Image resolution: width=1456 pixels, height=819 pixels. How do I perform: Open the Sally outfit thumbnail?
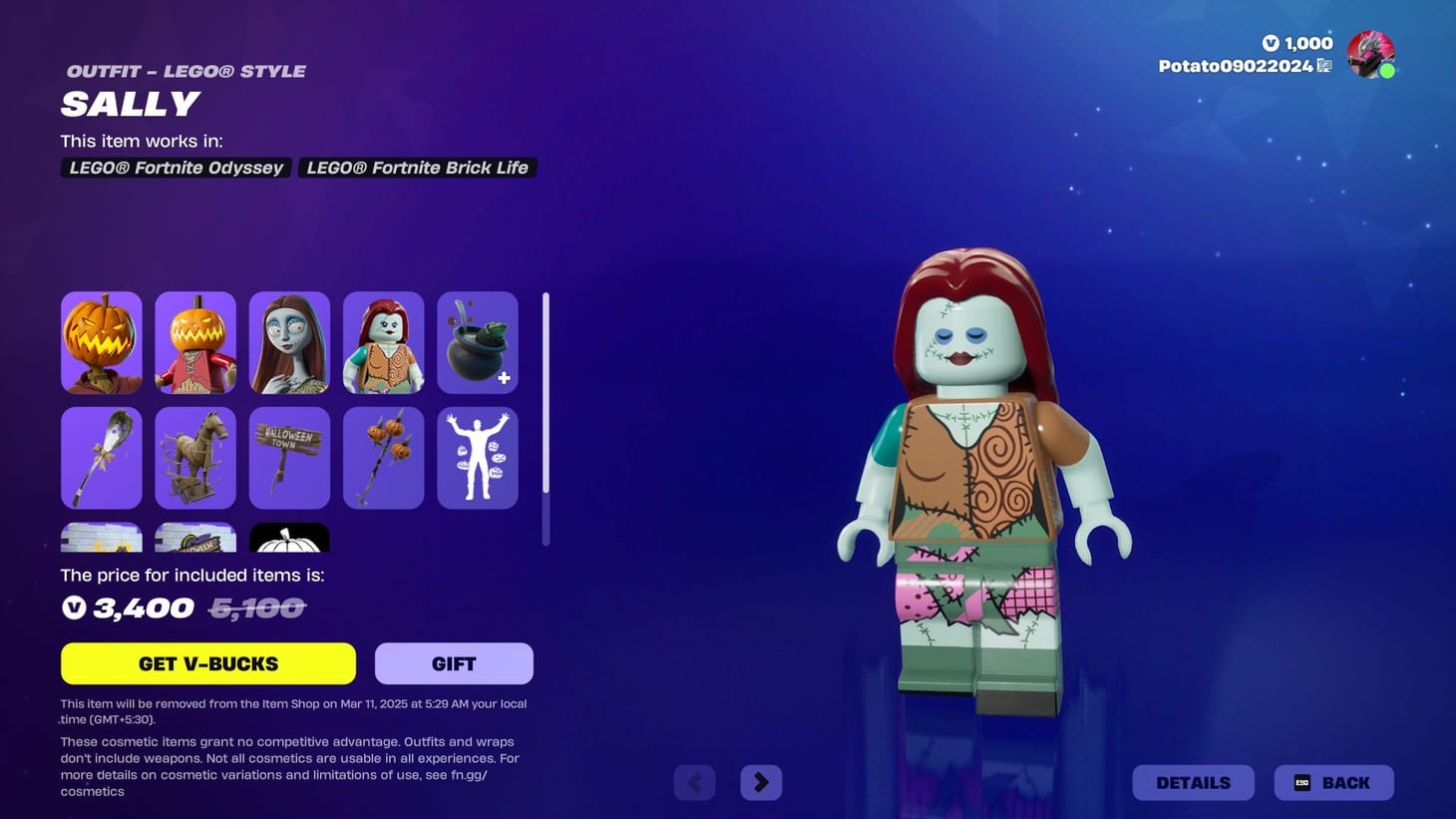coord(289,342)
